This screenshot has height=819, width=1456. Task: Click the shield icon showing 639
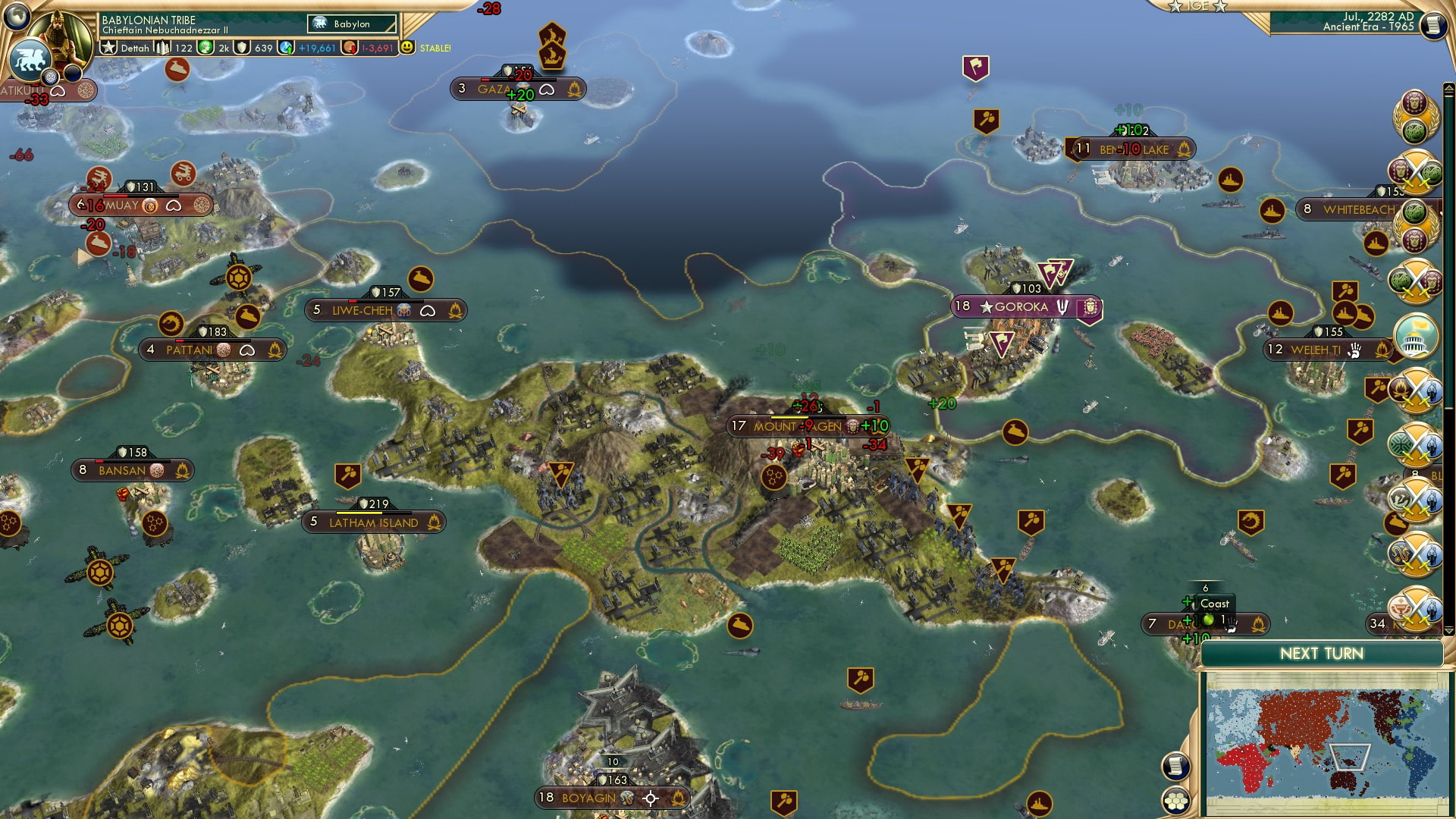[241, 47]
